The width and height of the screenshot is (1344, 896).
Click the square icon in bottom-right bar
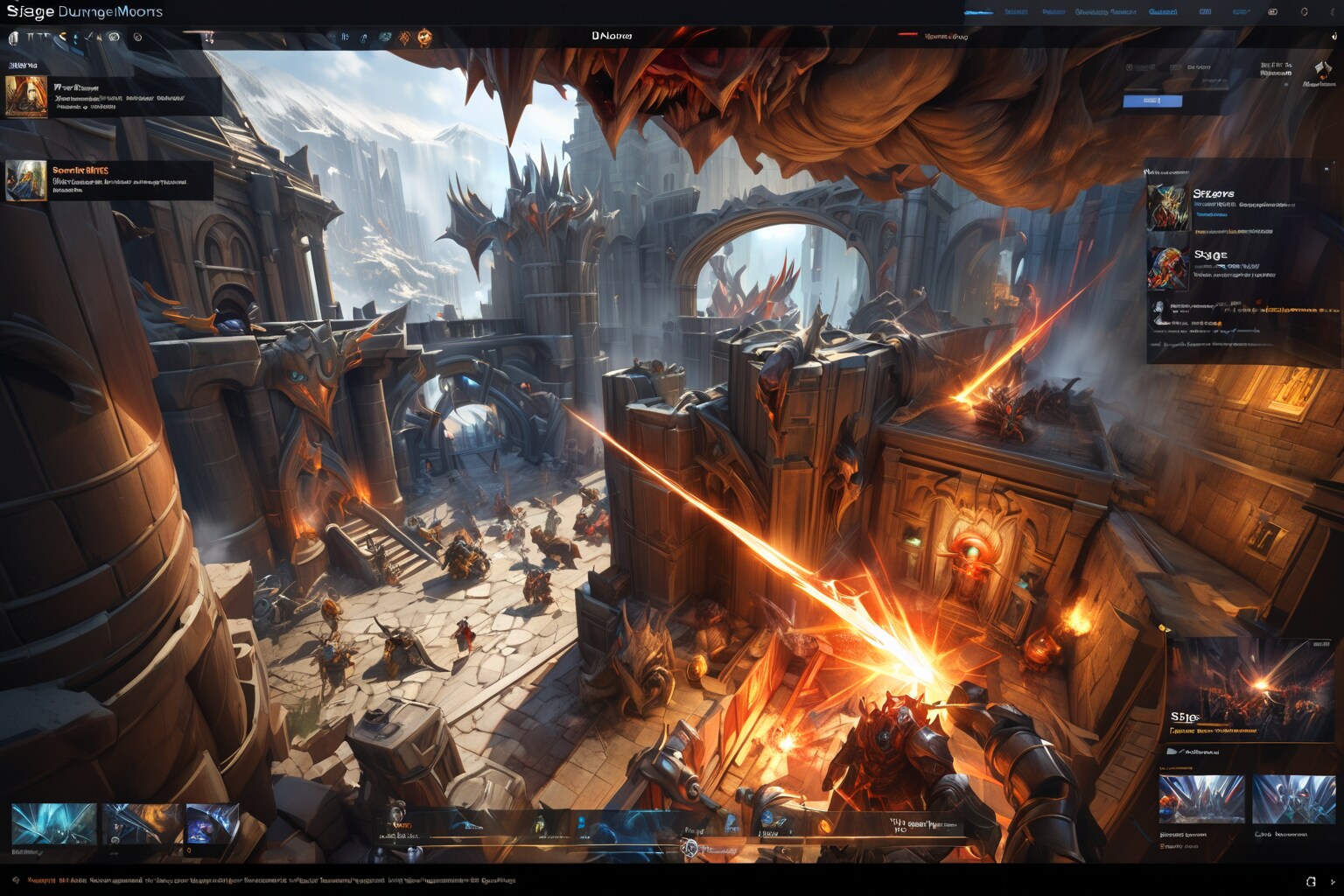1311,881
